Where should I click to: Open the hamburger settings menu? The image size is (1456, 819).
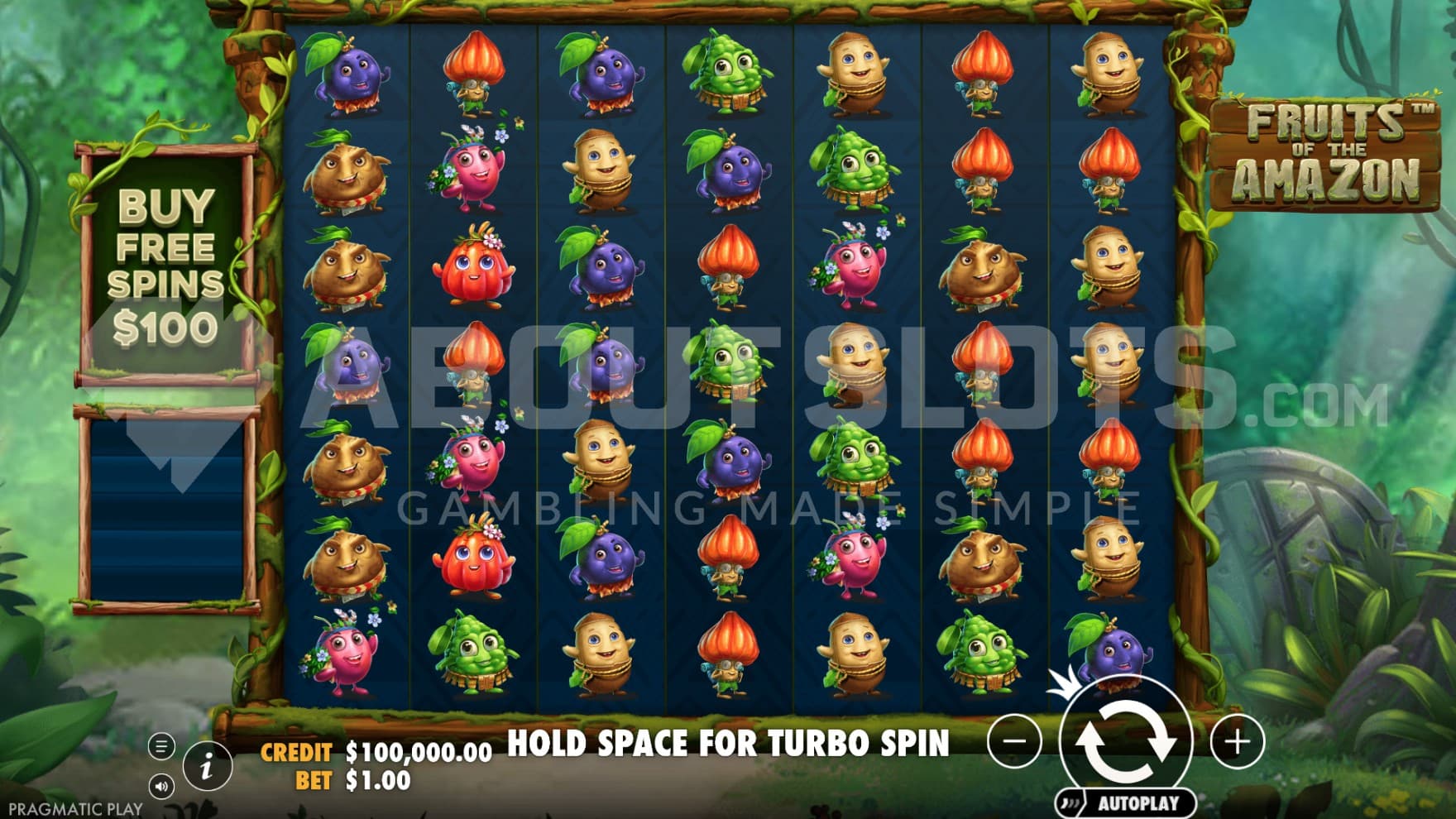point(161,746)
